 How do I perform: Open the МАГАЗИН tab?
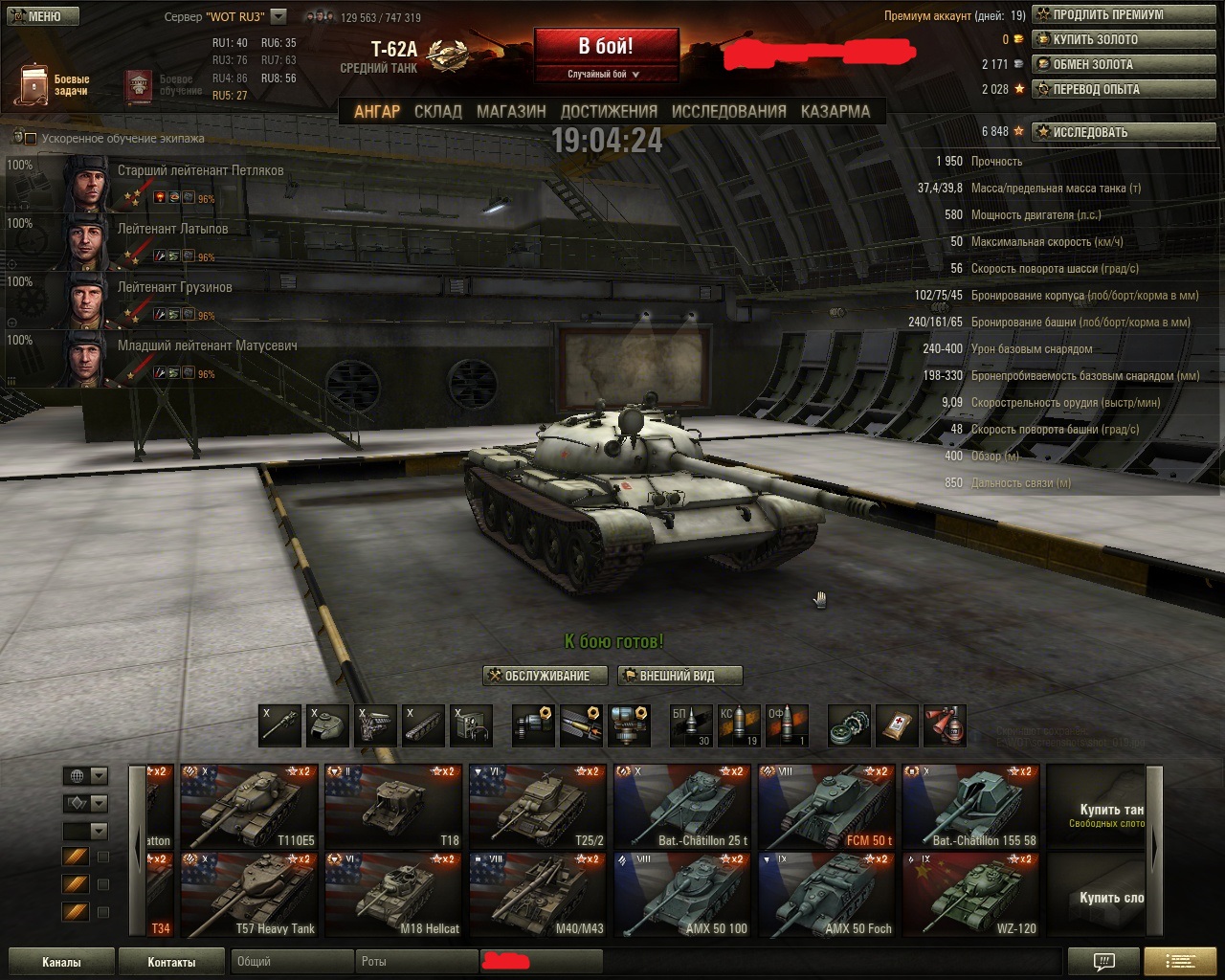tap(511, 111)
